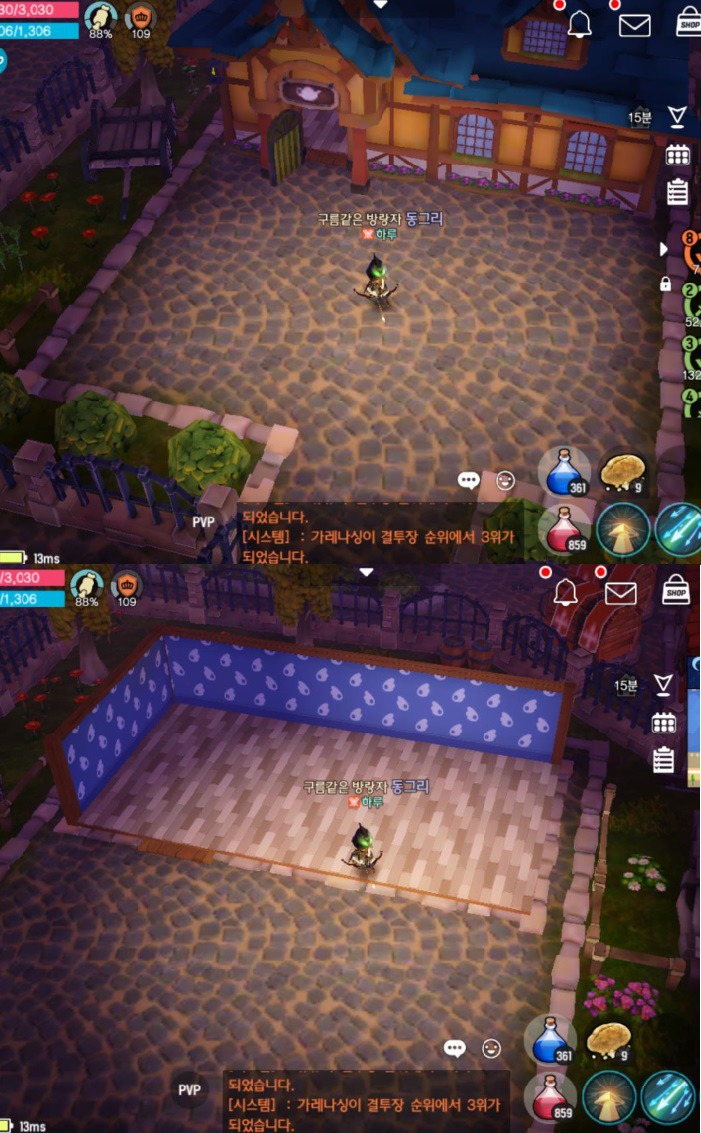Expand the quest list with the white arrow
This screenshot has width=701, height=1133.
point(662,248)
